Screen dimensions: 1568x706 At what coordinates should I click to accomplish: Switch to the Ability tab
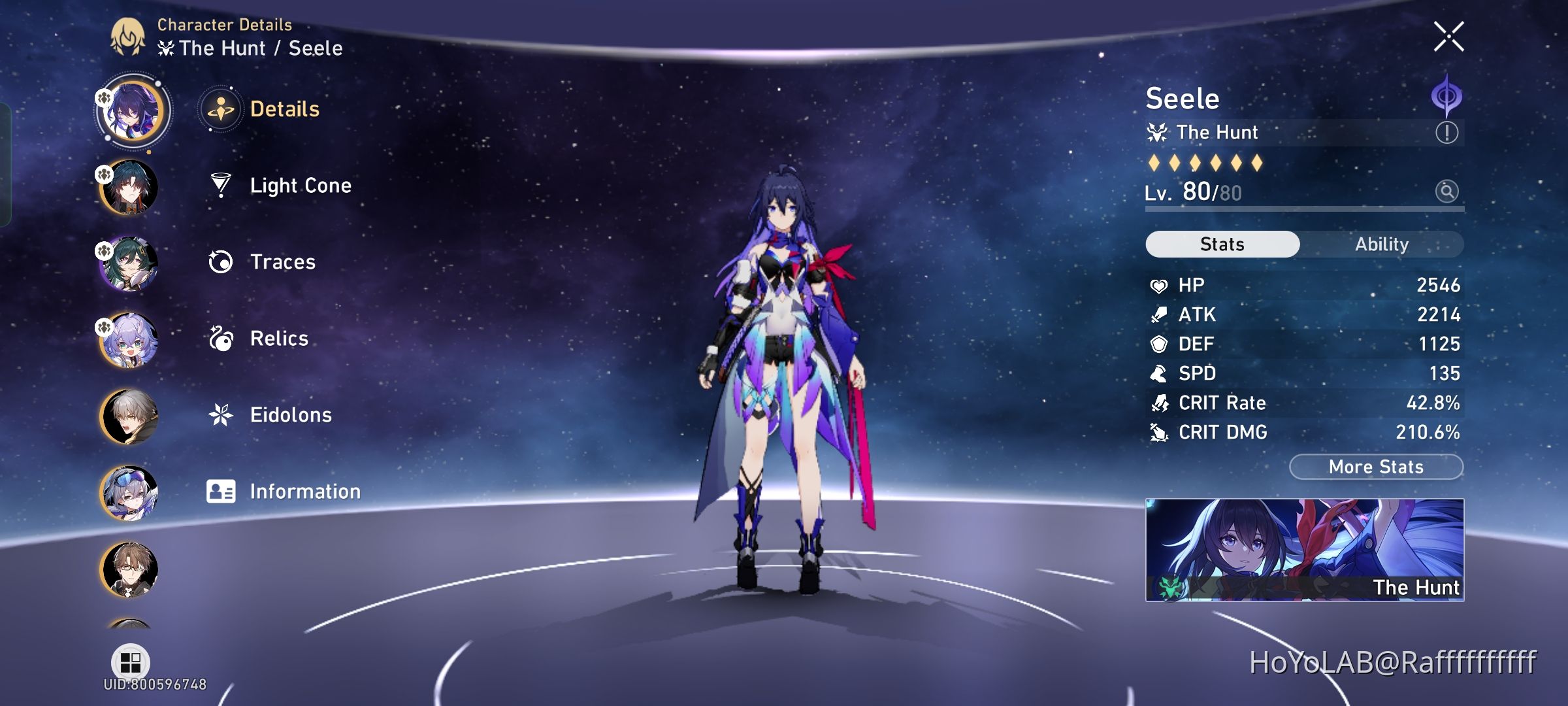(x=1381, y=244)
